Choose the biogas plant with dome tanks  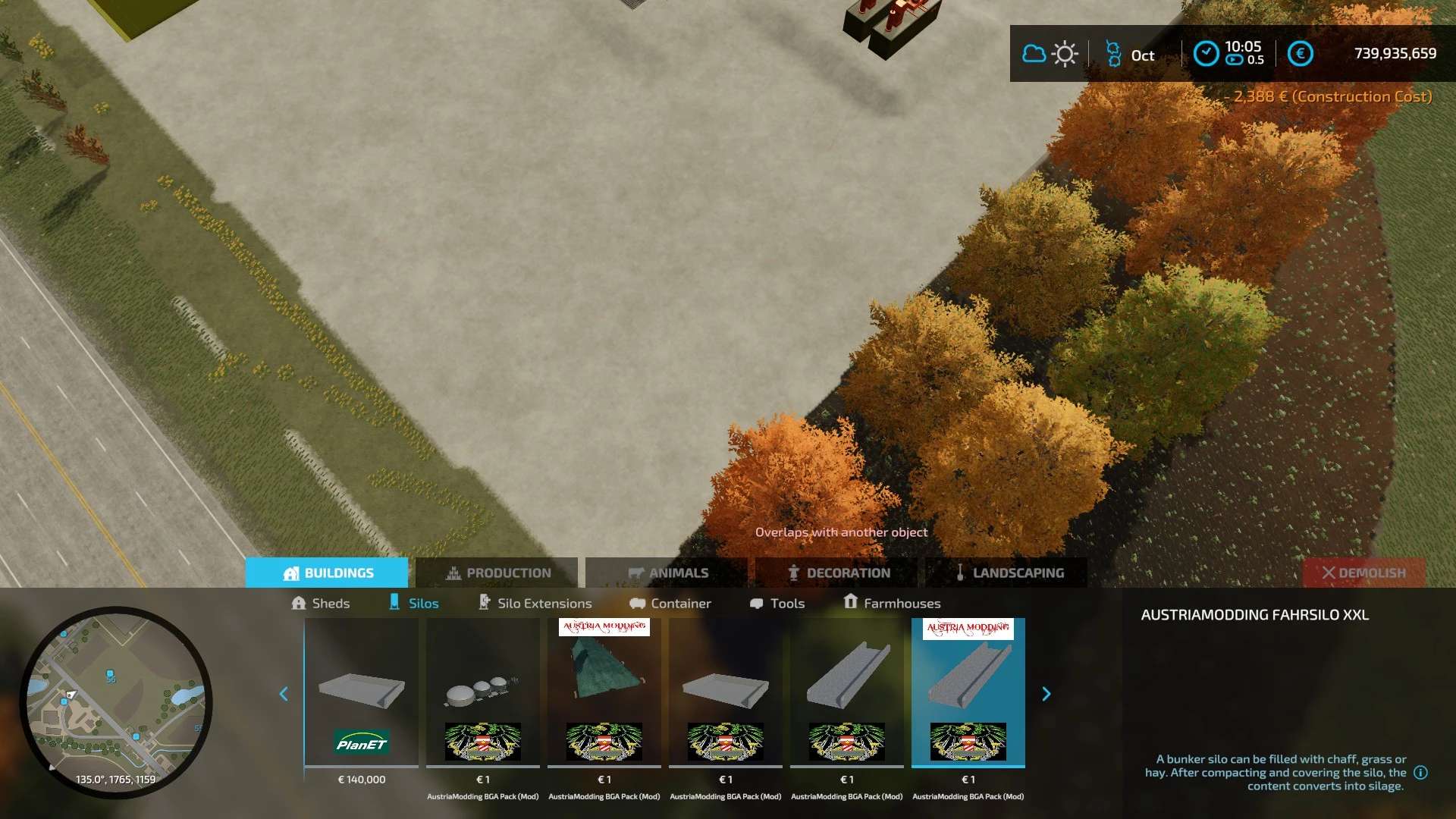point(483,694)
